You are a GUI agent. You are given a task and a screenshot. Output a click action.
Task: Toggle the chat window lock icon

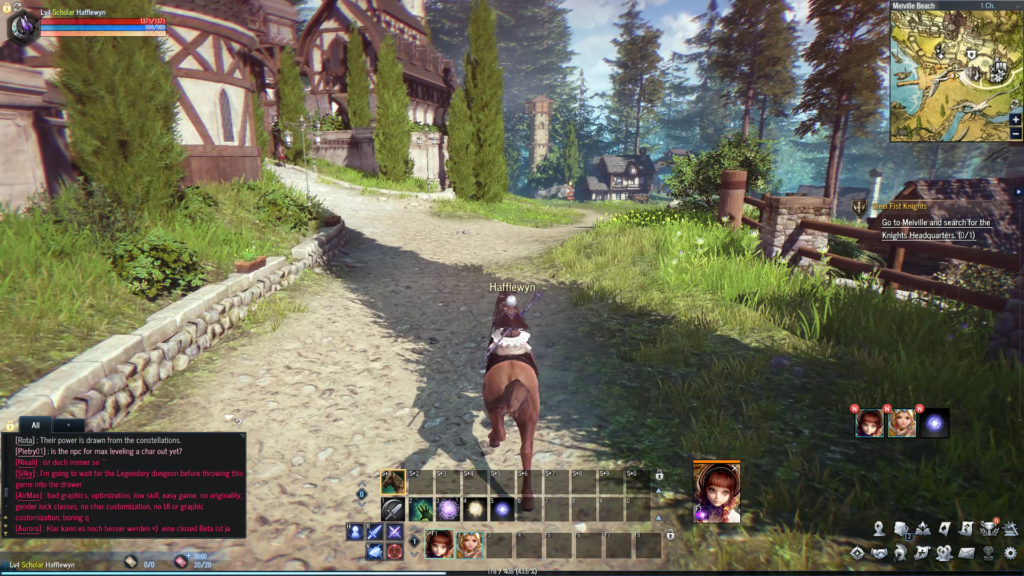tap(10, 425)
